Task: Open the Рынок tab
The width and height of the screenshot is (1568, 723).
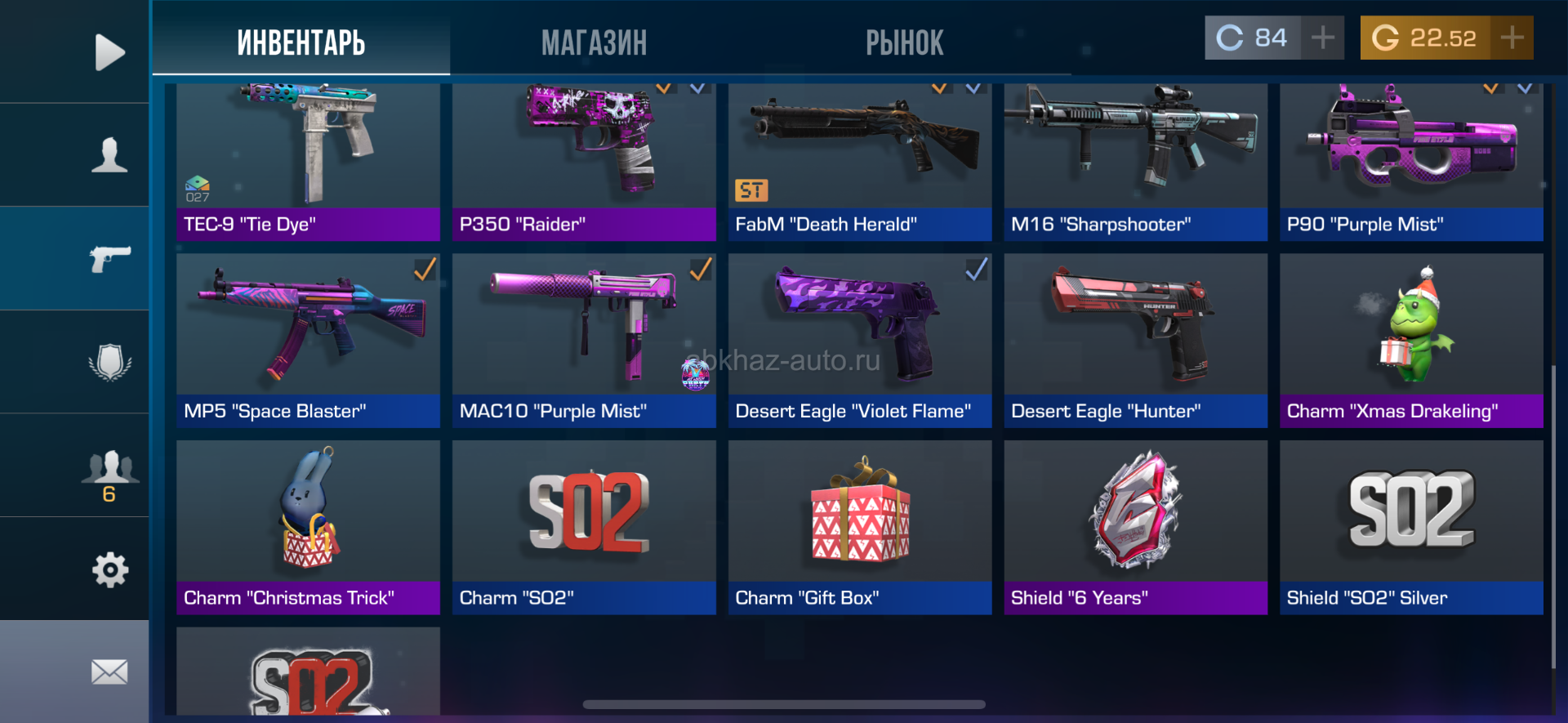Action: point(904,42)
